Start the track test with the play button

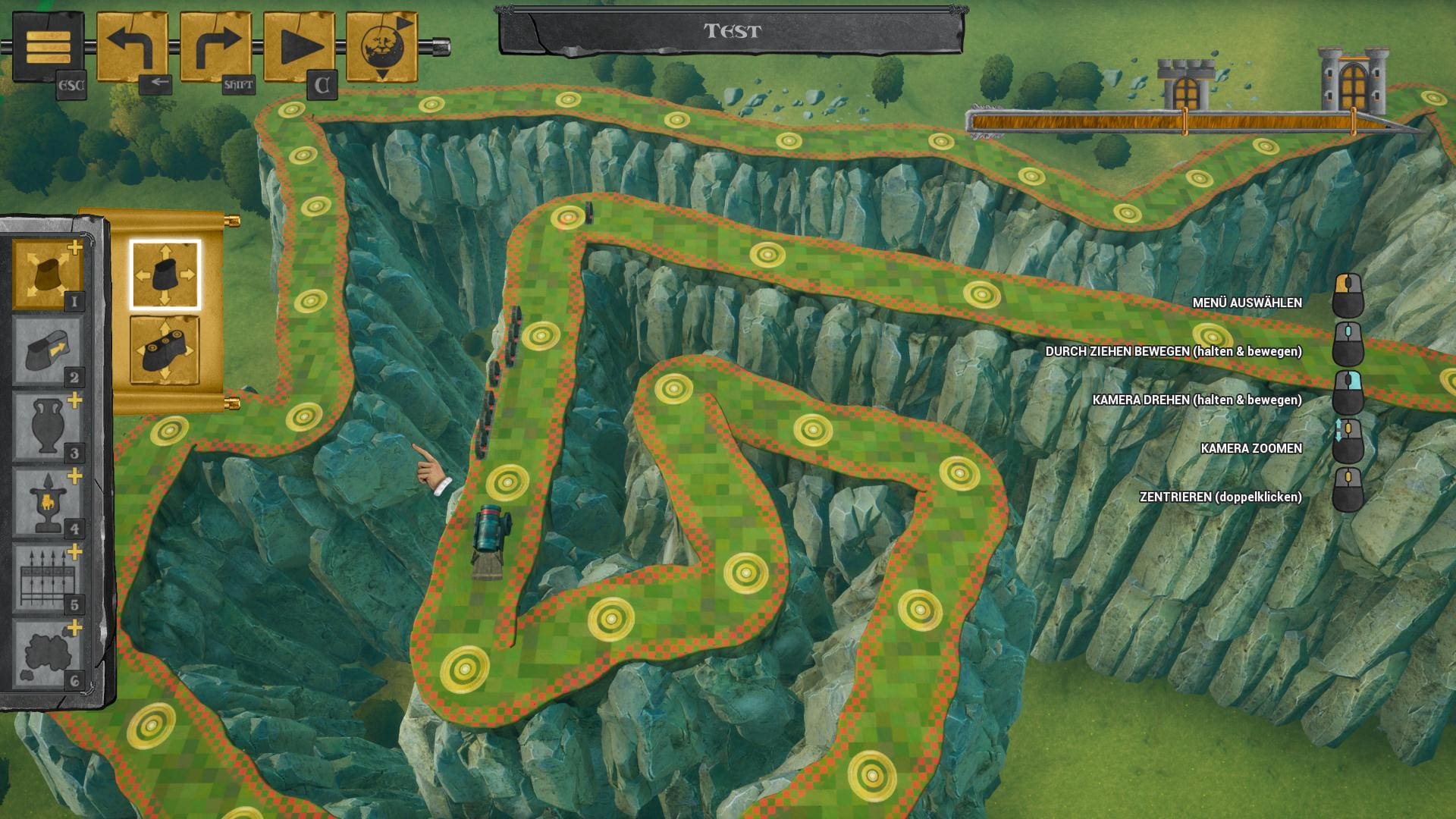tap(299, 47)
